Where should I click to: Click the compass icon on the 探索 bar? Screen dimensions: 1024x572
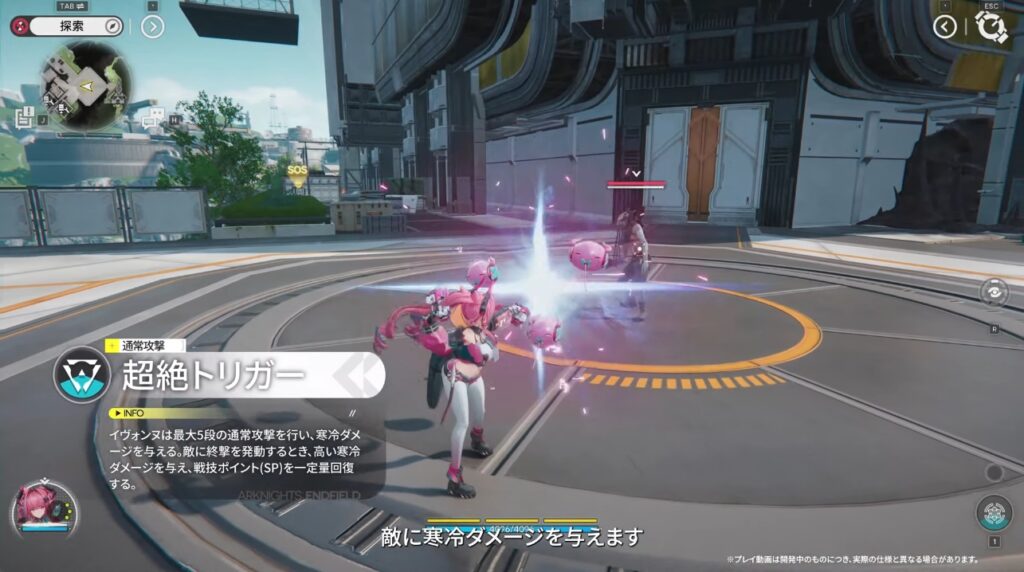click(x=112, y=27)
